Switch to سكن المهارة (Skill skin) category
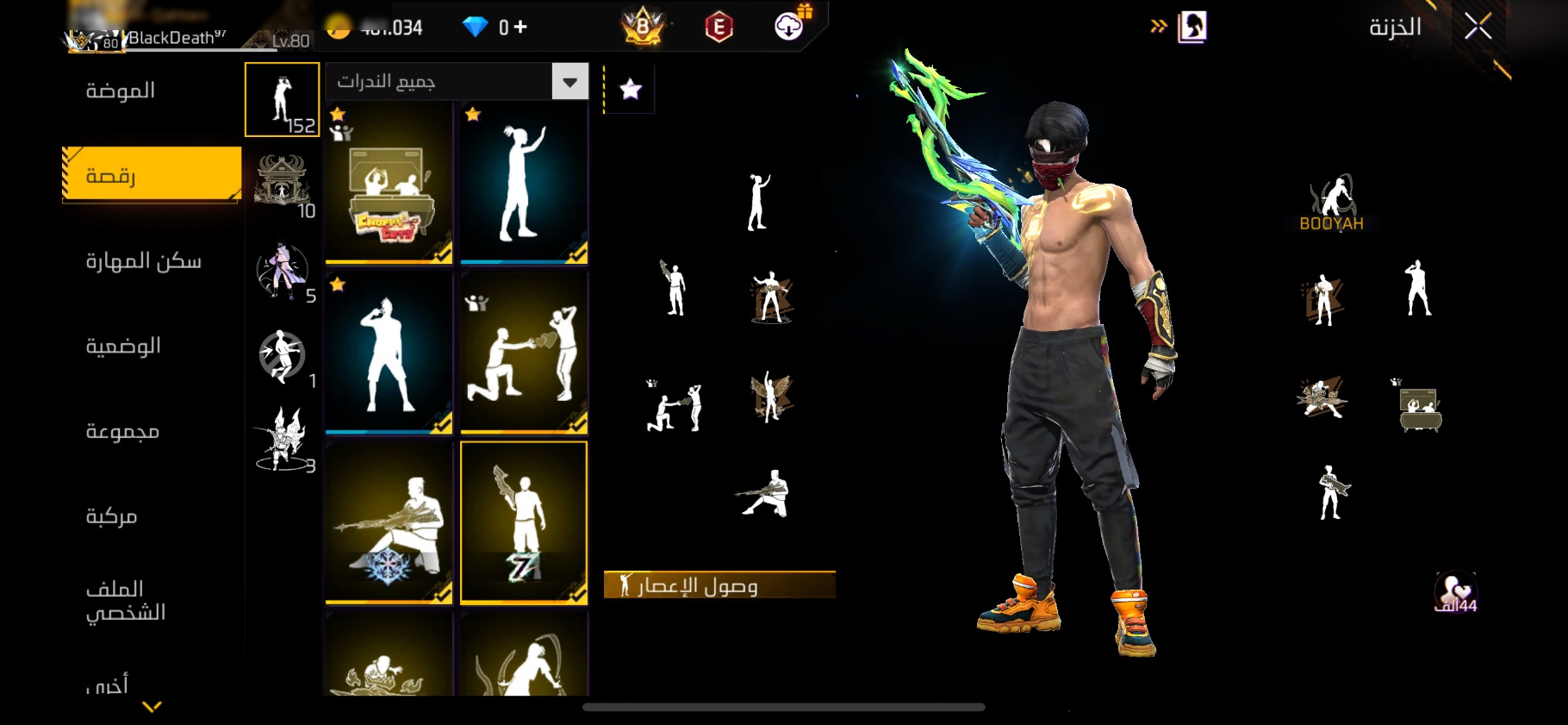This screenshot has height=725, width=1568. [143, 260]
